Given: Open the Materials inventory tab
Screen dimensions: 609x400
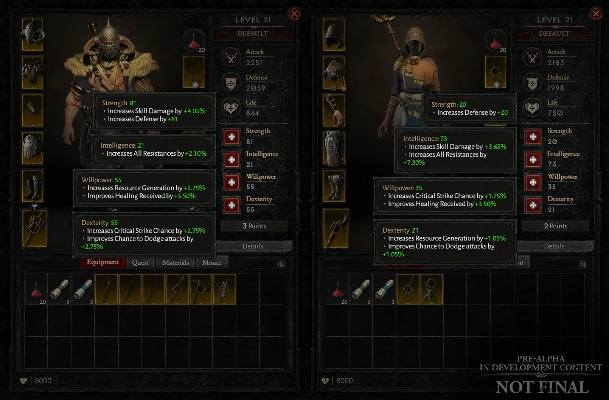Looking at the screenshot, I should [x=177, y=262].
